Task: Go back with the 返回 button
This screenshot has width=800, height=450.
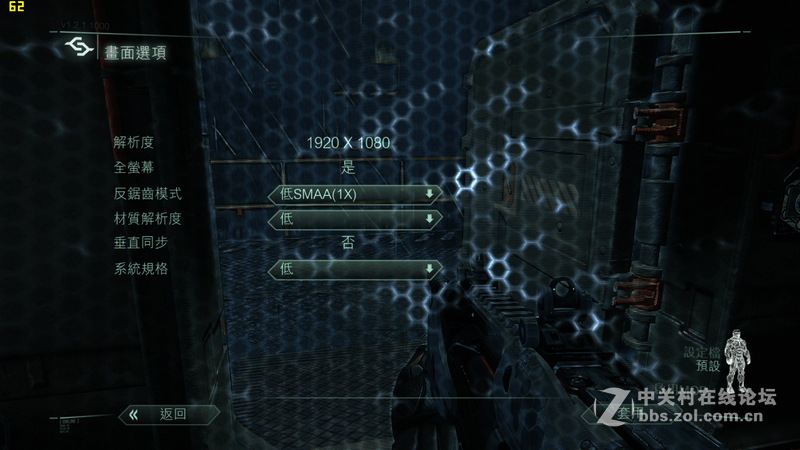Action: click(x=165, y=413)
